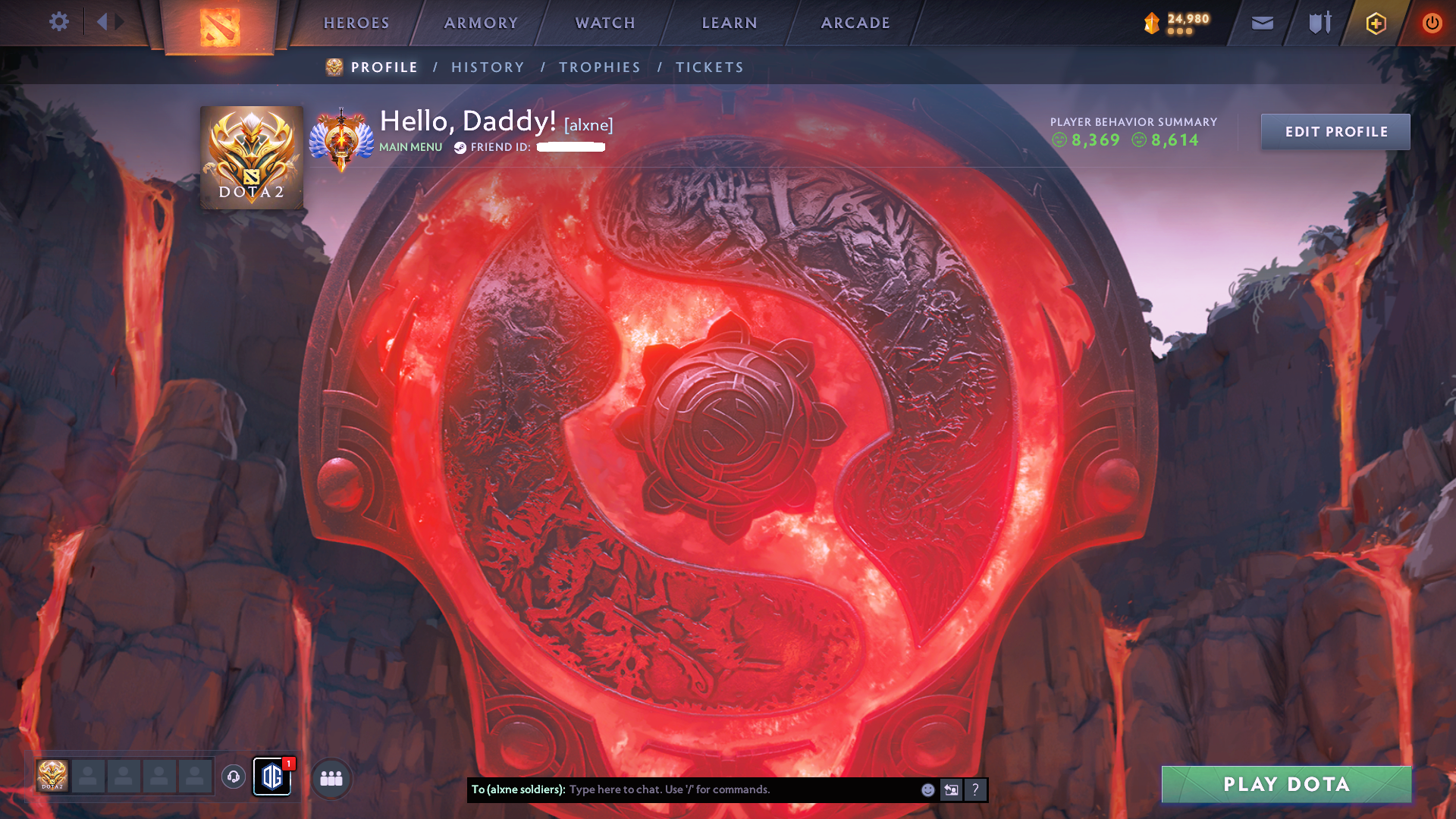Toggle voice chat with the headset icon

(235, 777)
